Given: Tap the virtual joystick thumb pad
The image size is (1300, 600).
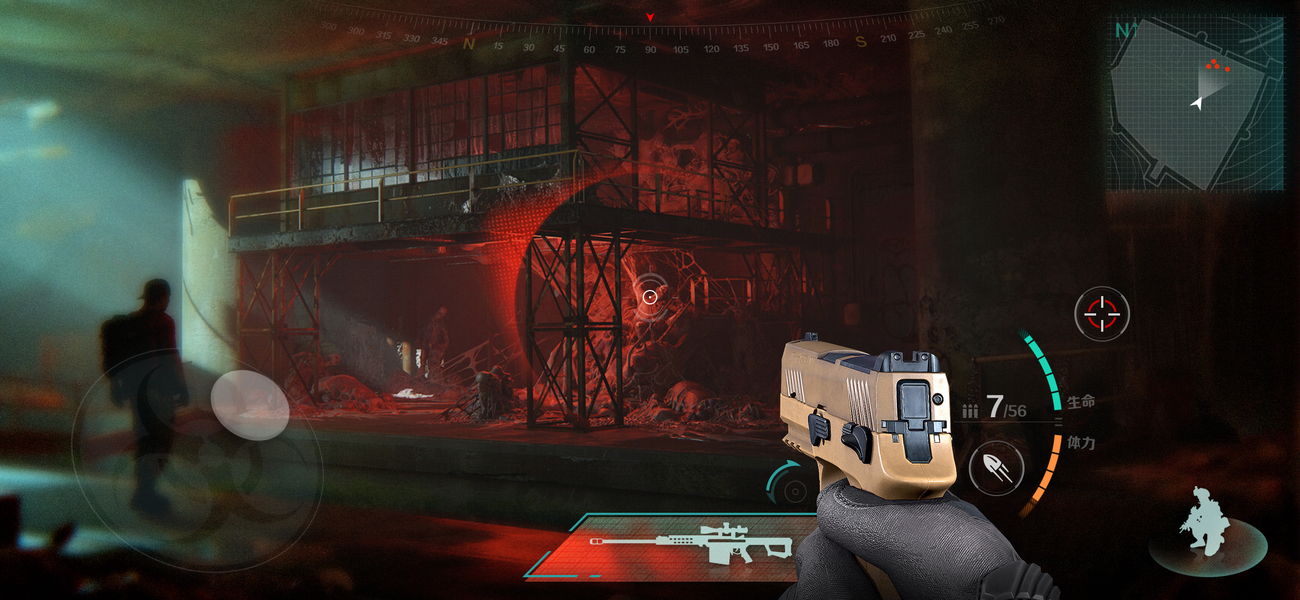Looking at the screenshot, I should click(x=250, y=405).
